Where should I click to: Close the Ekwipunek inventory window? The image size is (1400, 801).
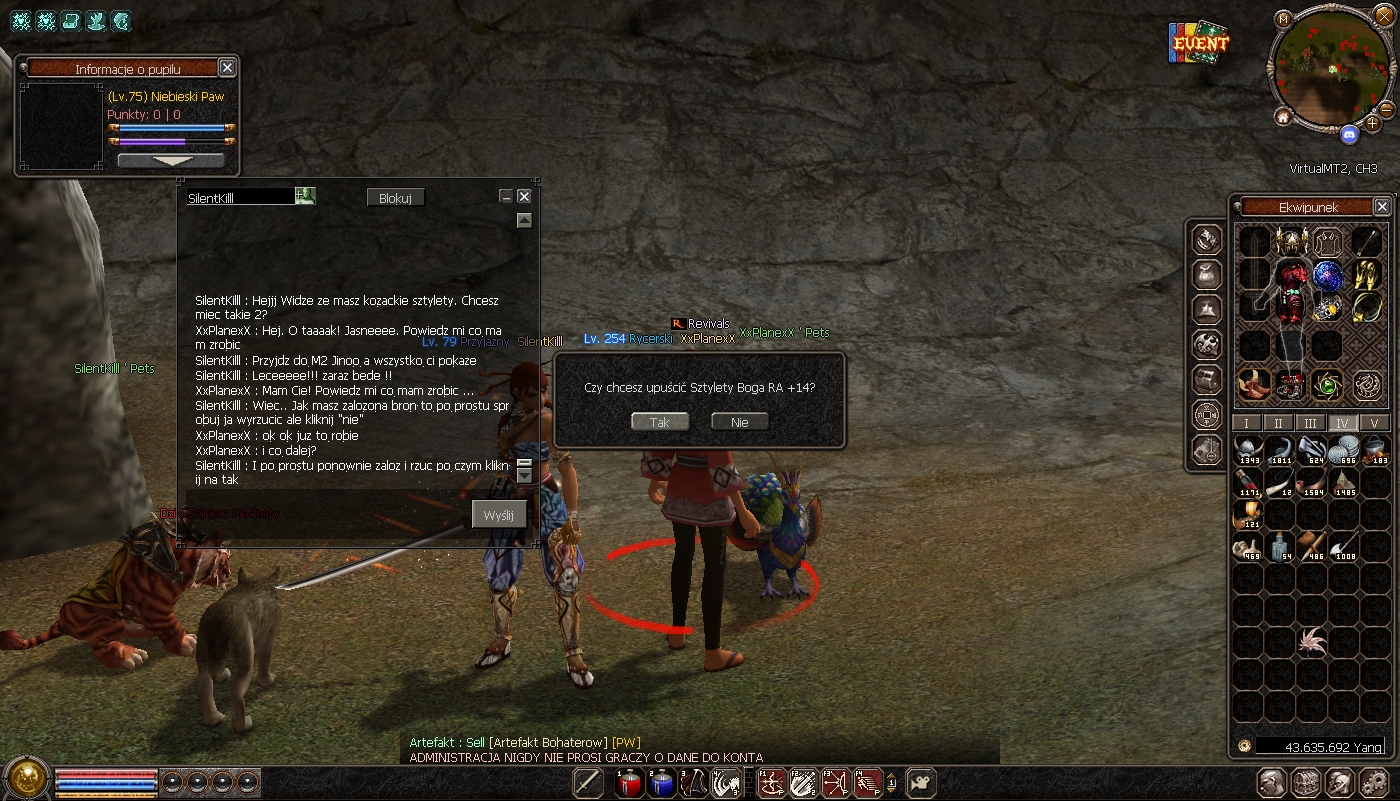[x=1381, y=207]
